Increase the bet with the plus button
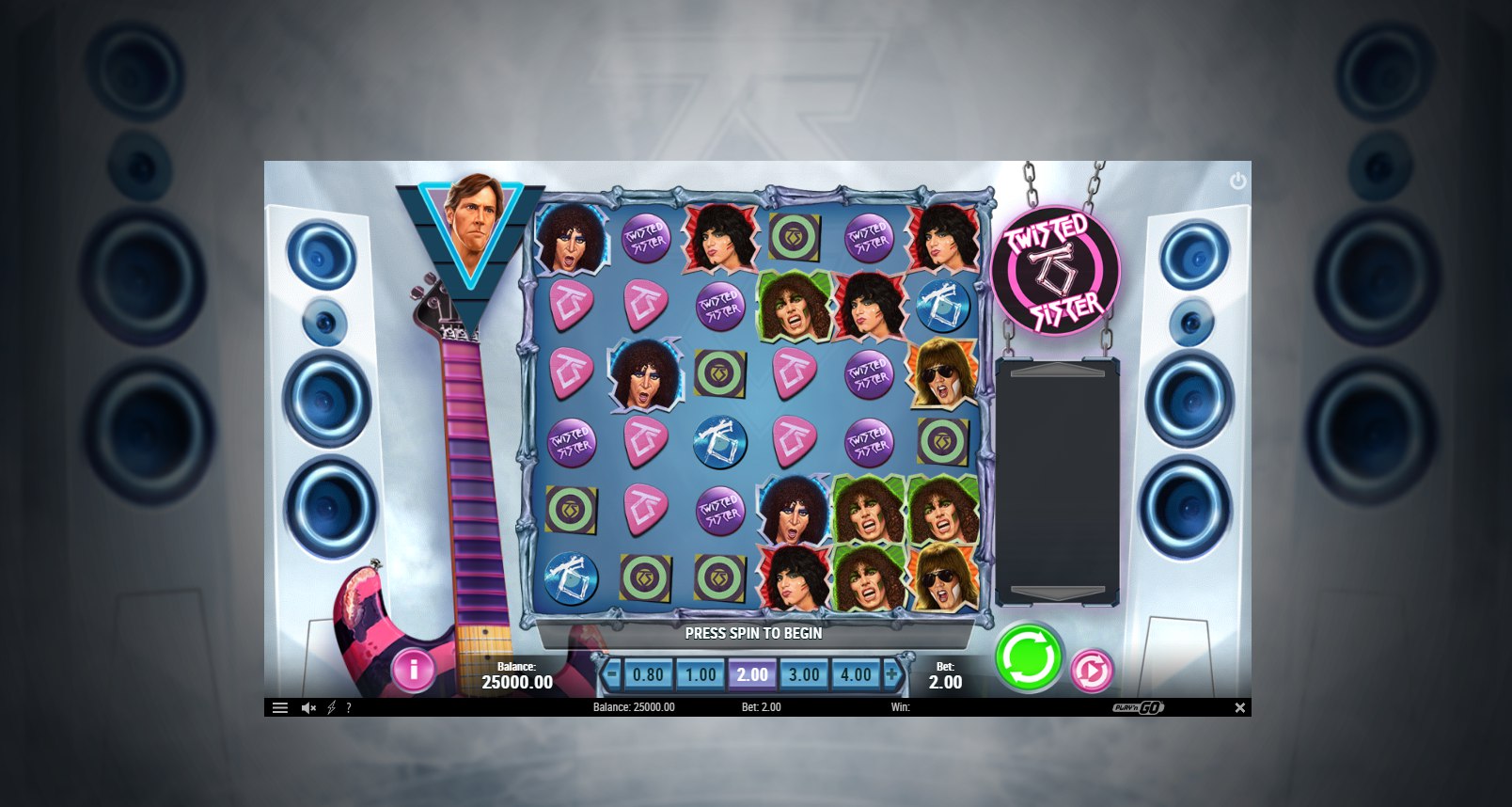The height and width of the screenshot is (807, 1512). [x=891, y=674]
